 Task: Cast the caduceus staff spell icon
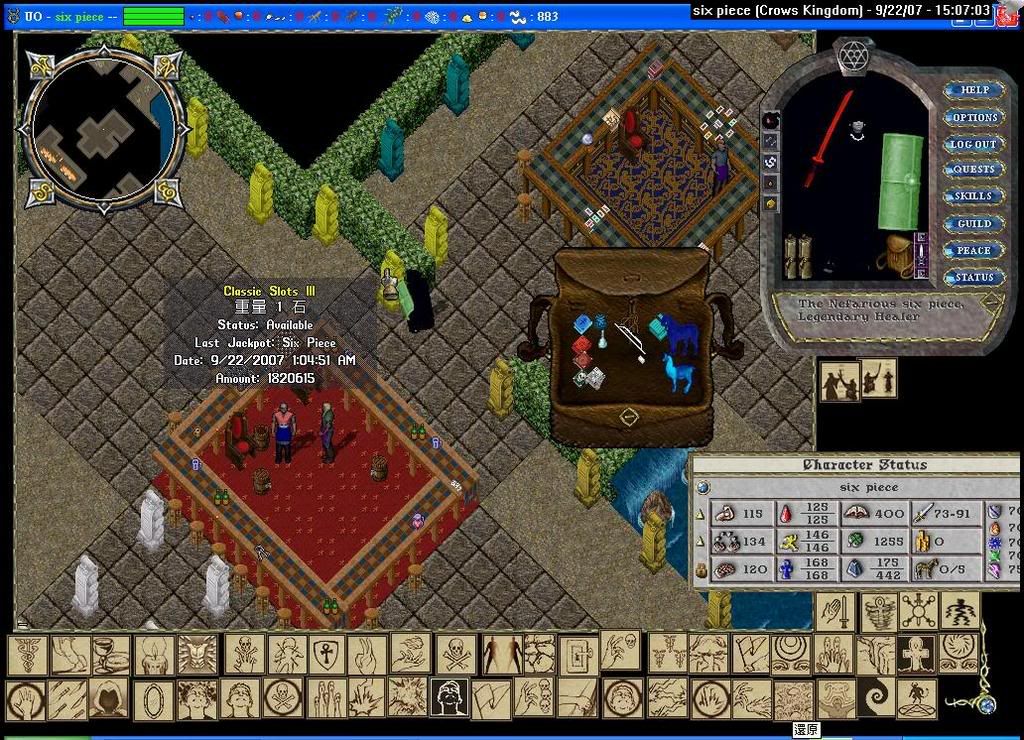point(28,655)
